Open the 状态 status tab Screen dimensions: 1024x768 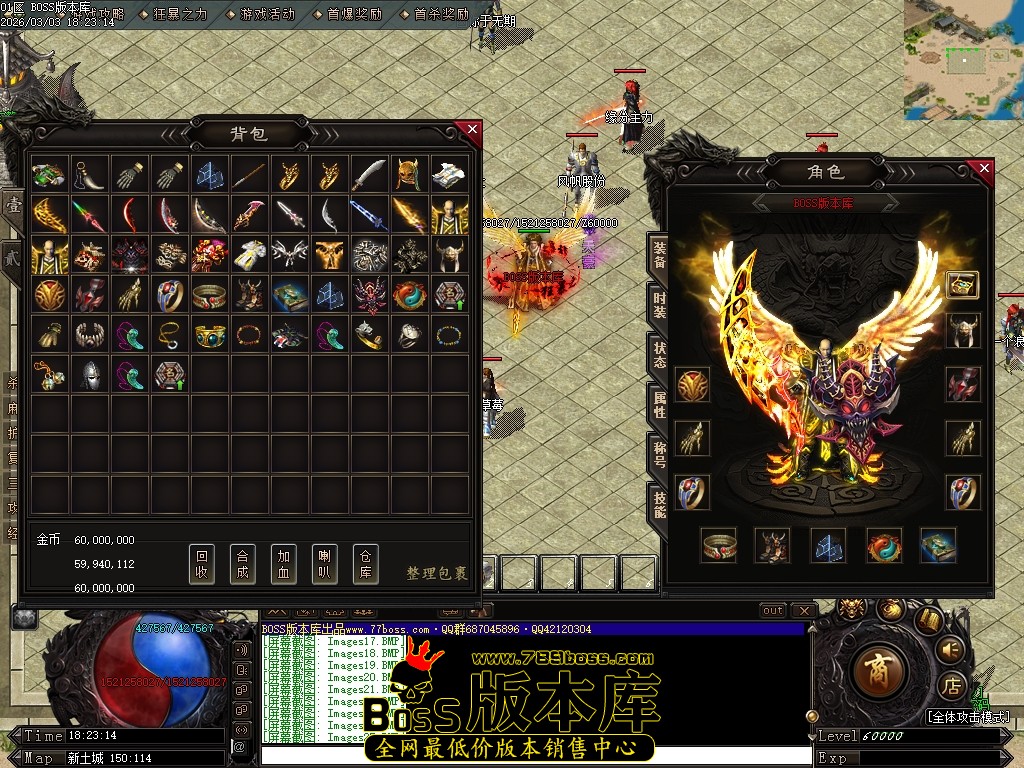pyautogui.click(x=659, y=354)
